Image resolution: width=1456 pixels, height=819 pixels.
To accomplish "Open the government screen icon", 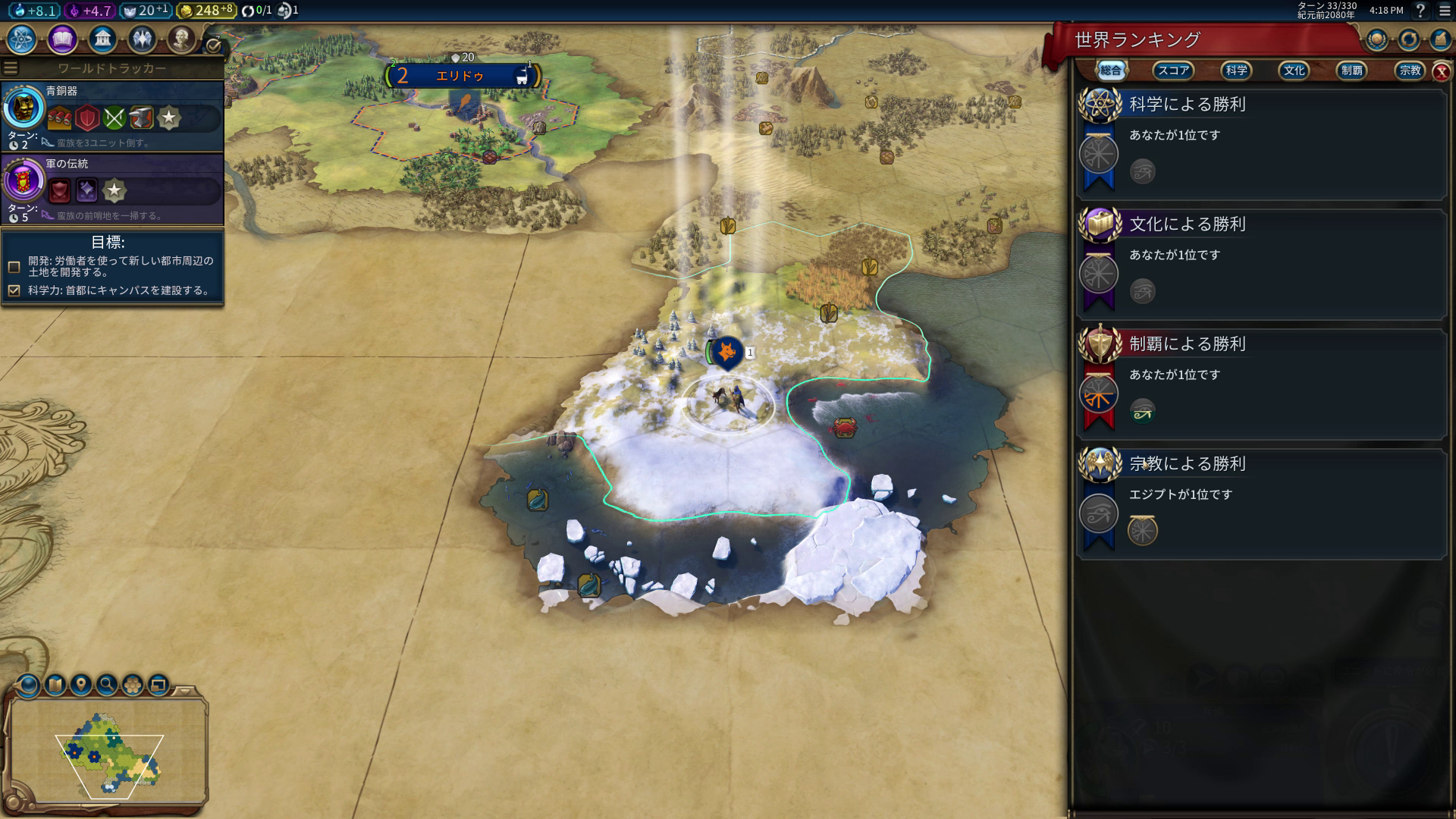I will click(102, 39).
